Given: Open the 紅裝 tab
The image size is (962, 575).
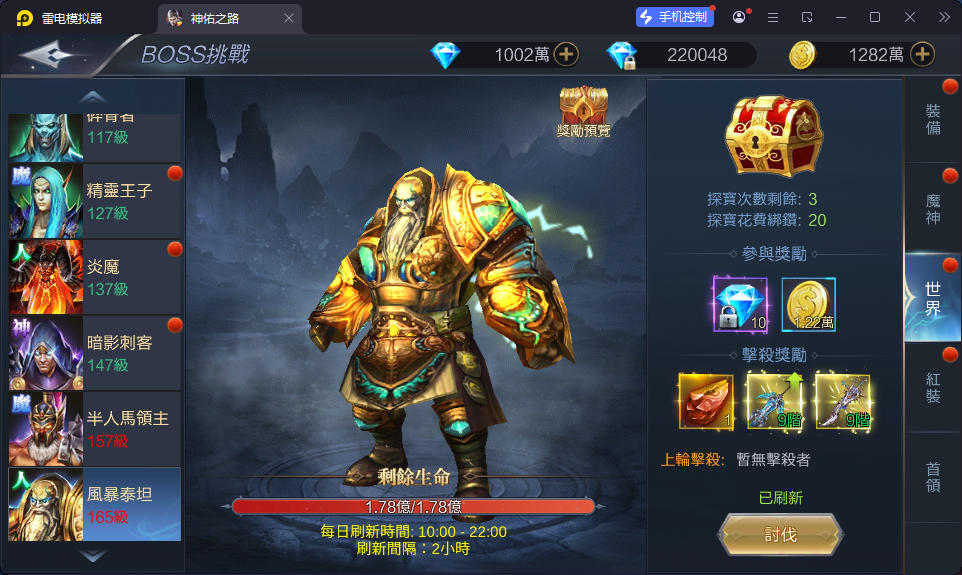Looking at the screenshot, I should click(x=933, y=387).
